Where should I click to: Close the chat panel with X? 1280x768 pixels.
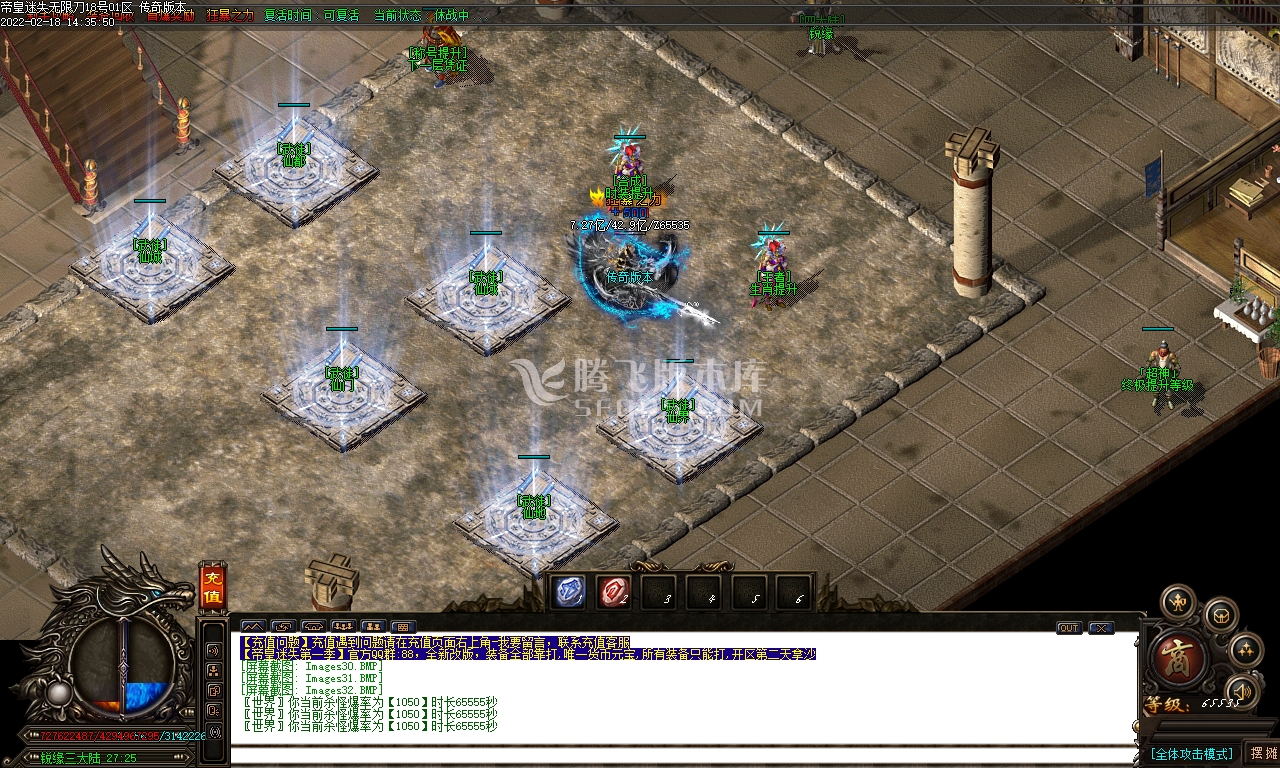click(1101, 628)
